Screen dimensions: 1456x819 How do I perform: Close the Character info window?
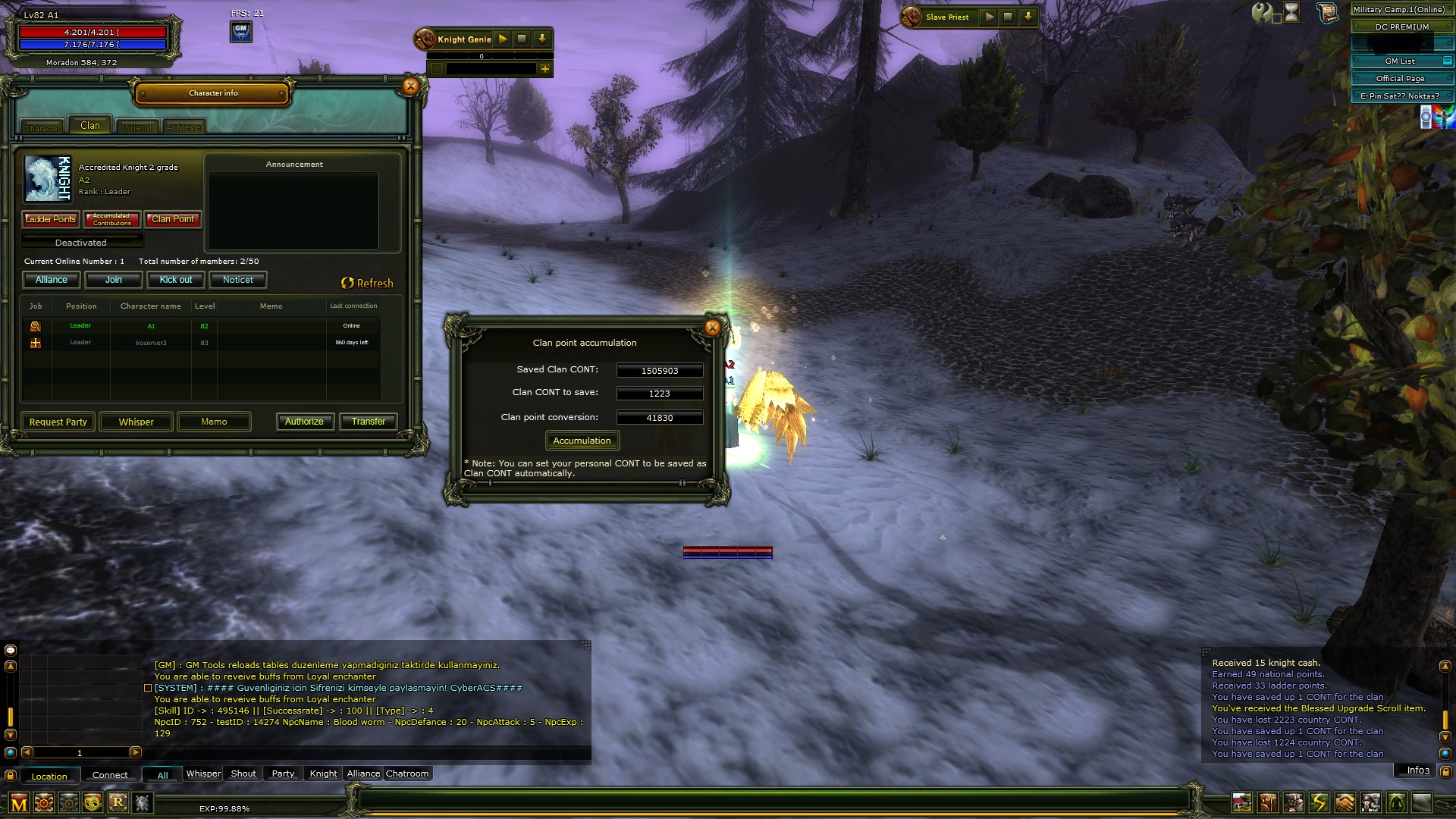point(410,86)
